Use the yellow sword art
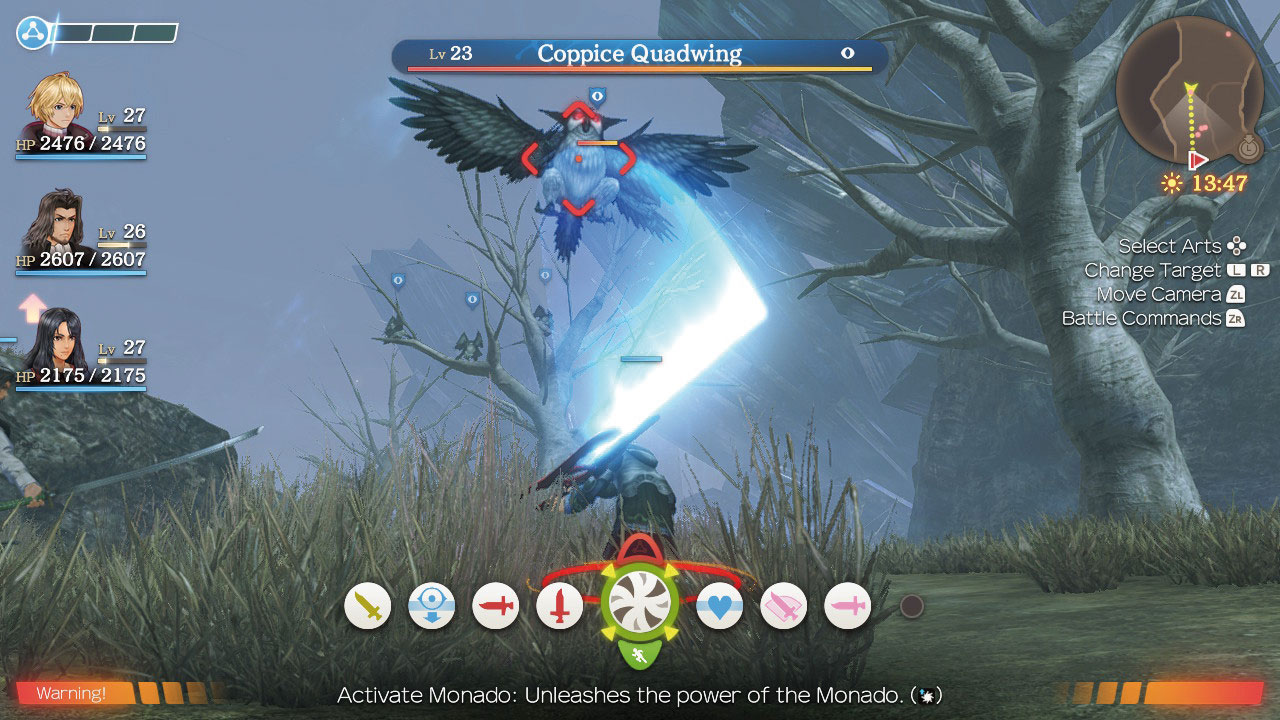The image size is (1280, 720). point(367,606)
